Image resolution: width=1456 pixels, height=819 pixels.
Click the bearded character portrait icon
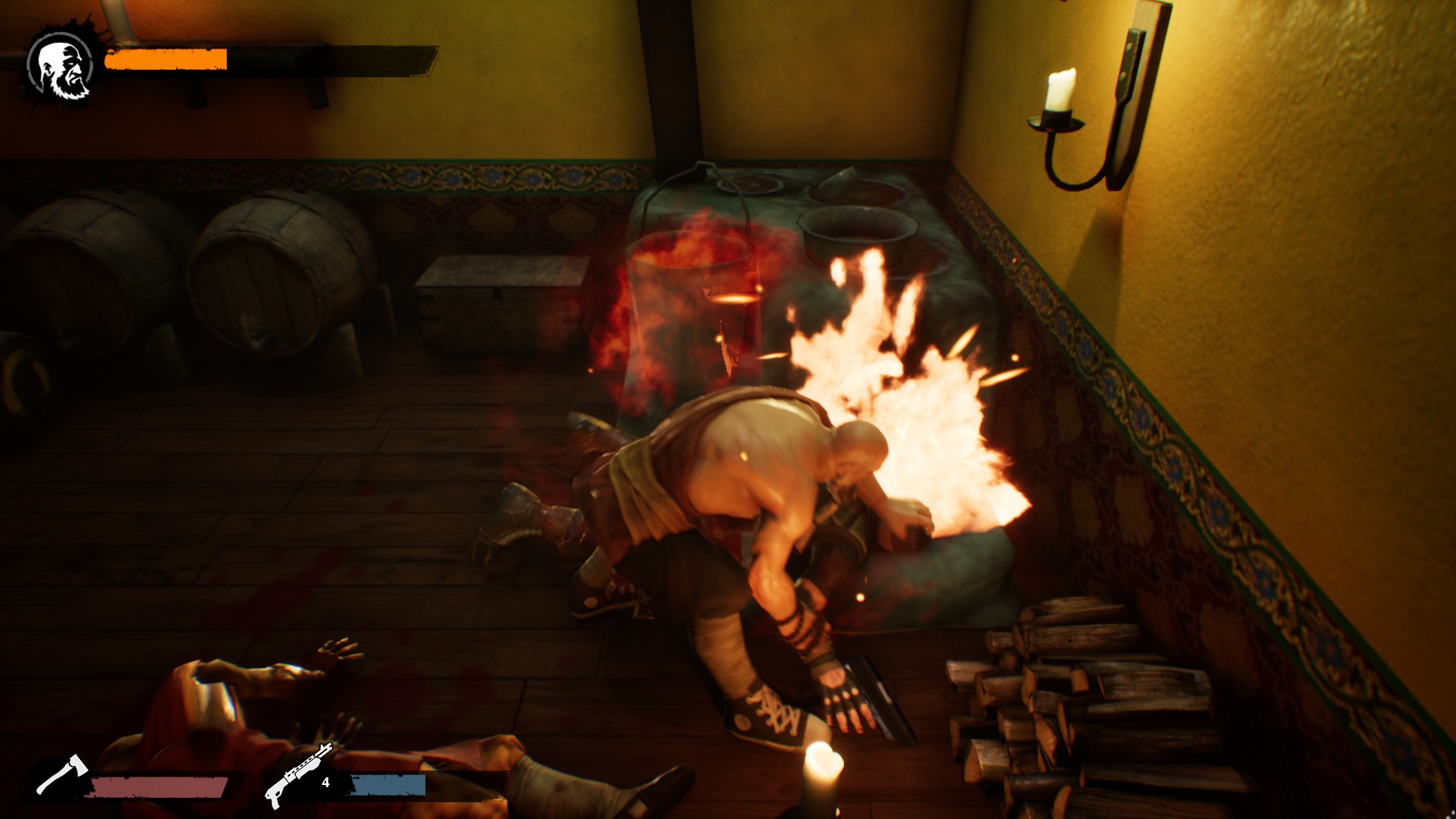(61, 68)
